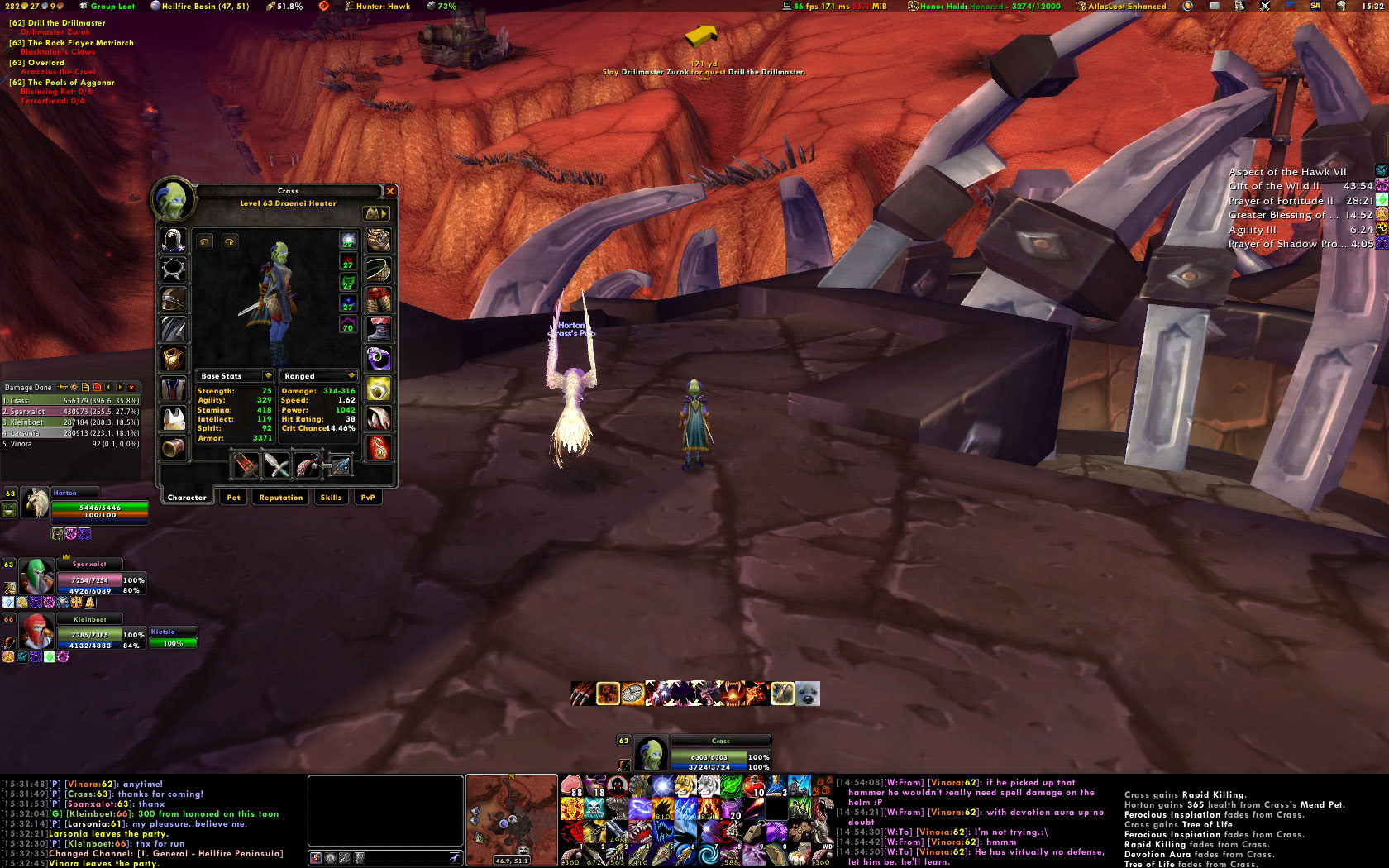Select the head equipment slot

click(174, 240)
